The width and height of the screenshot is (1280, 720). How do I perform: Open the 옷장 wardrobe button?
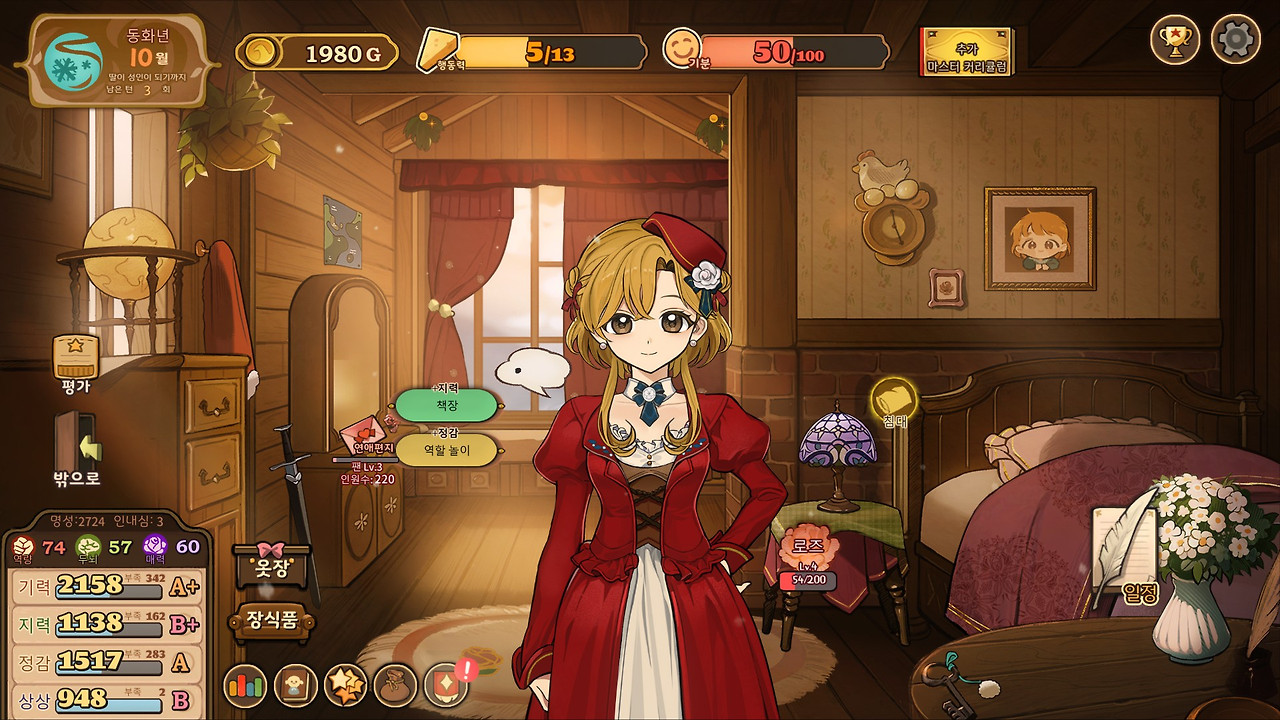tap(271, 564)
